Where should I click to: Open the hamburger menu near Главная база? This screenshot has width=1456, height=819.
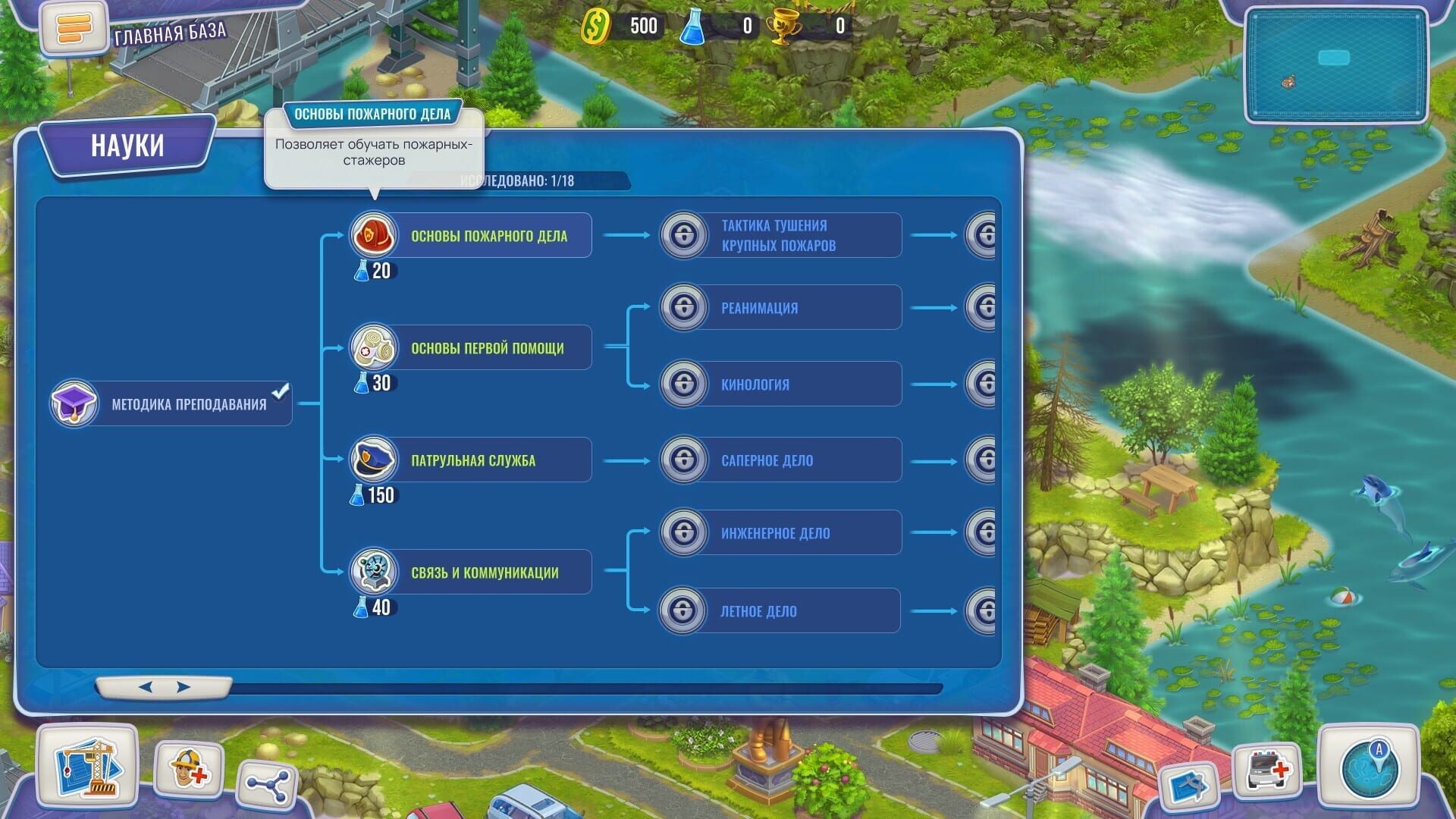pyautogui.click(x=72, y=30)
